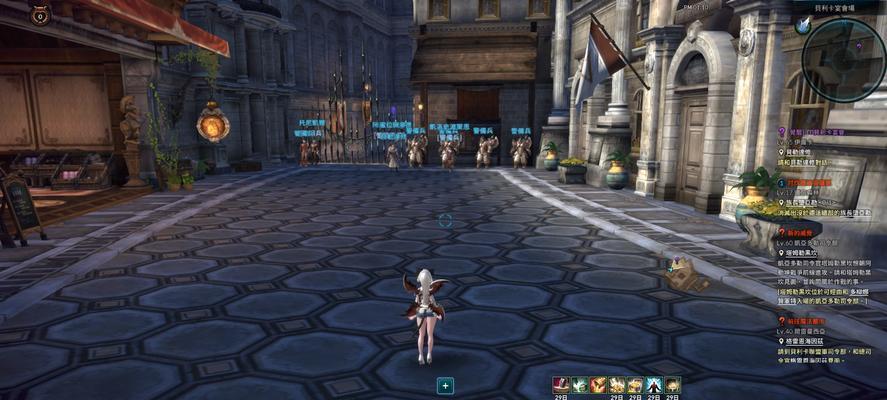
Task: Activate the orange flame icon
Action: [x=599, y=385]
